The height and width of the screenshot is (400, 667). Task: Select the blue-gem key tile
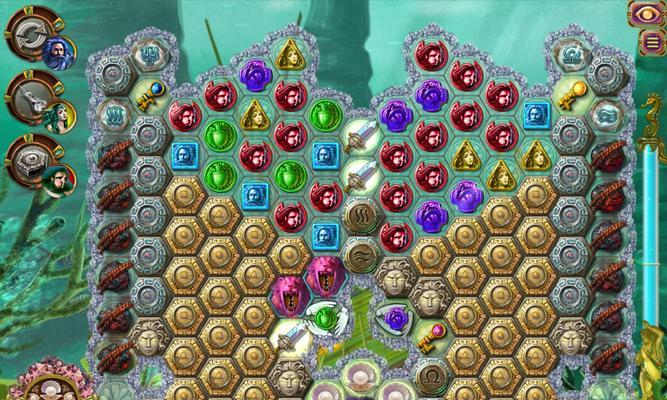tap(149, 96)
